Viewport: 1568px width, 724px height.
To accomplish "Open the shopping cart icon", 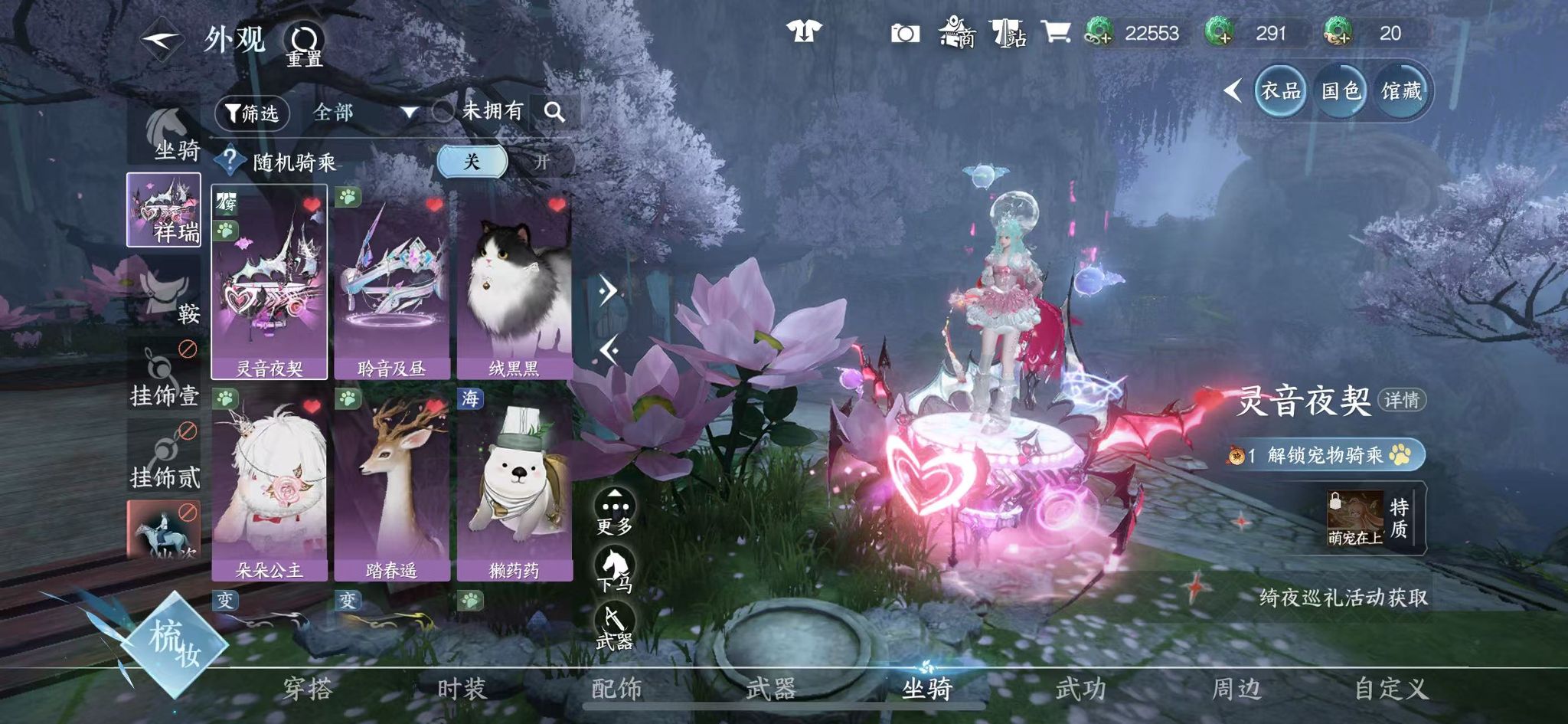I will coord(1055,32).
